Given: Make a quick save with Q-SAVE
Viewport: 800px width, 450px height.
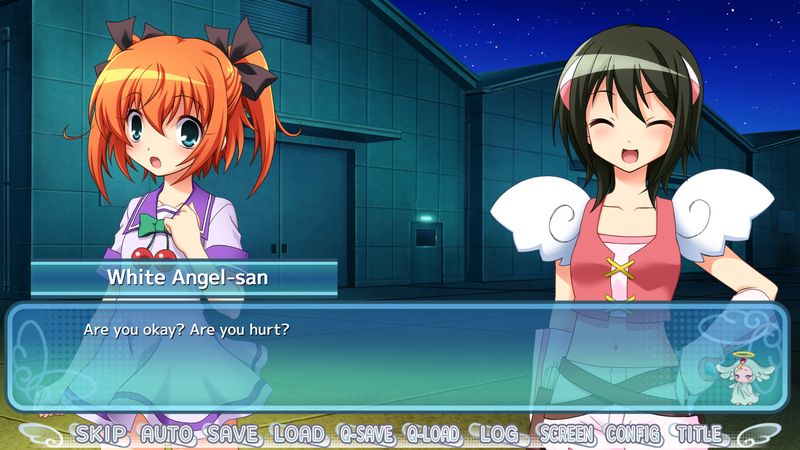Looking at the screenshot, I should 366,435.
